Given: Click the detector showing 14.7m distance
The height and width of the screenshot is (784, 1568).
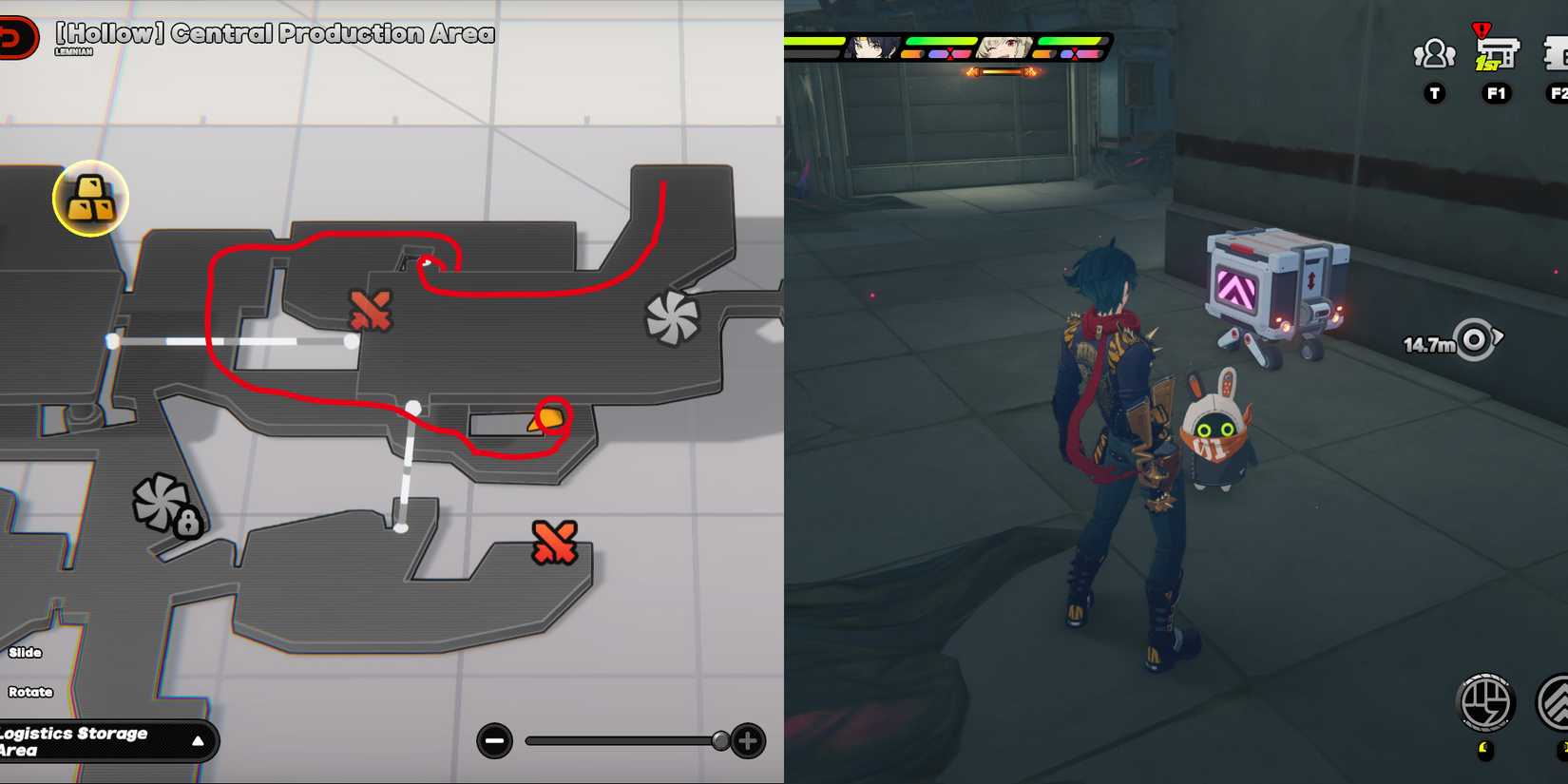Looking at the screenshot, I should pos(1475,339).
